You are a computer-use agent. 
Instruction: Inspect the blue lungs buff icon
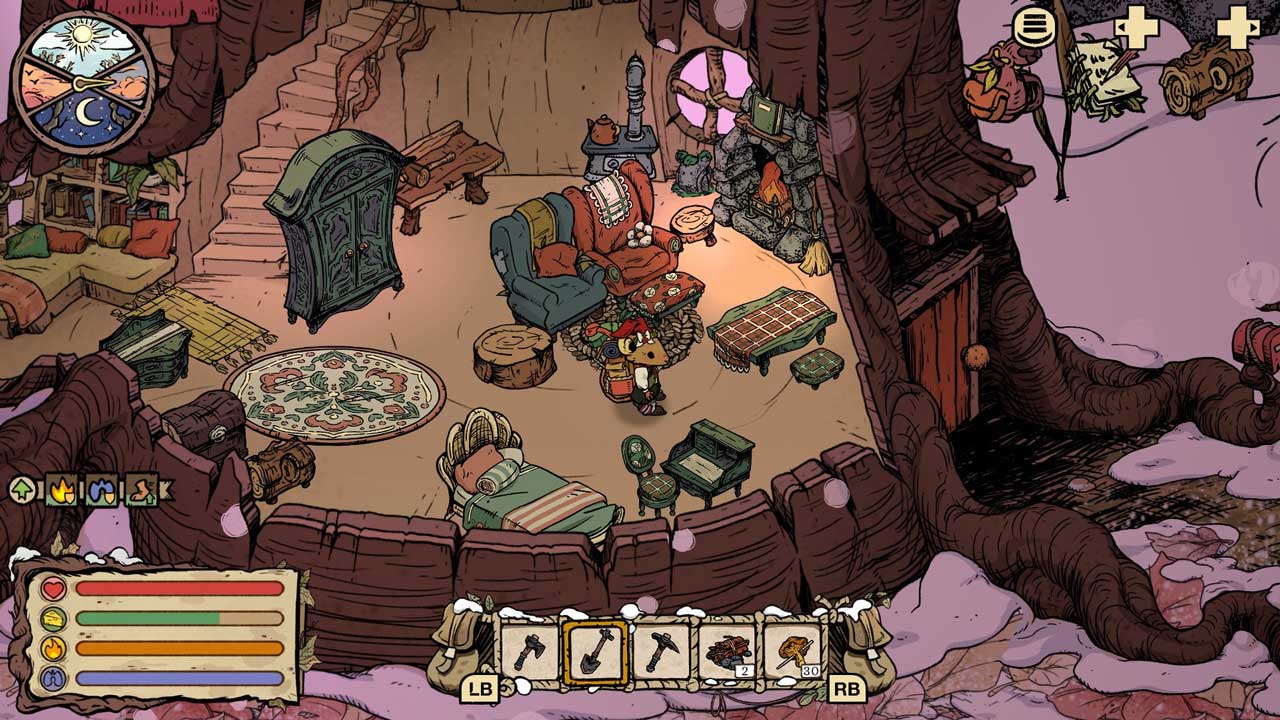[102, 490]
